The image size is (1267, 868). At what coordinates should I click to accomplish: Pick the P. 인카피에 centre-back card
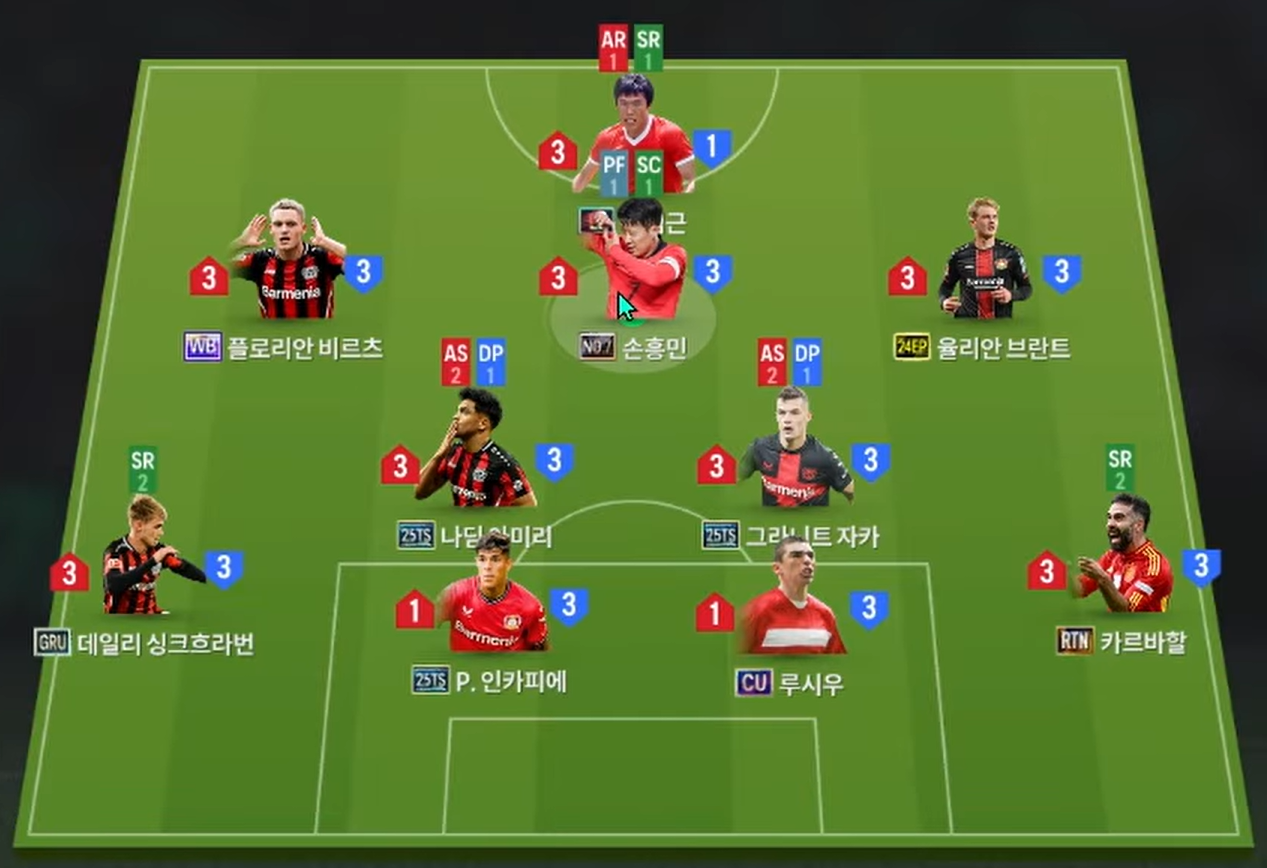pyautogui.click(x=491, y=596)
